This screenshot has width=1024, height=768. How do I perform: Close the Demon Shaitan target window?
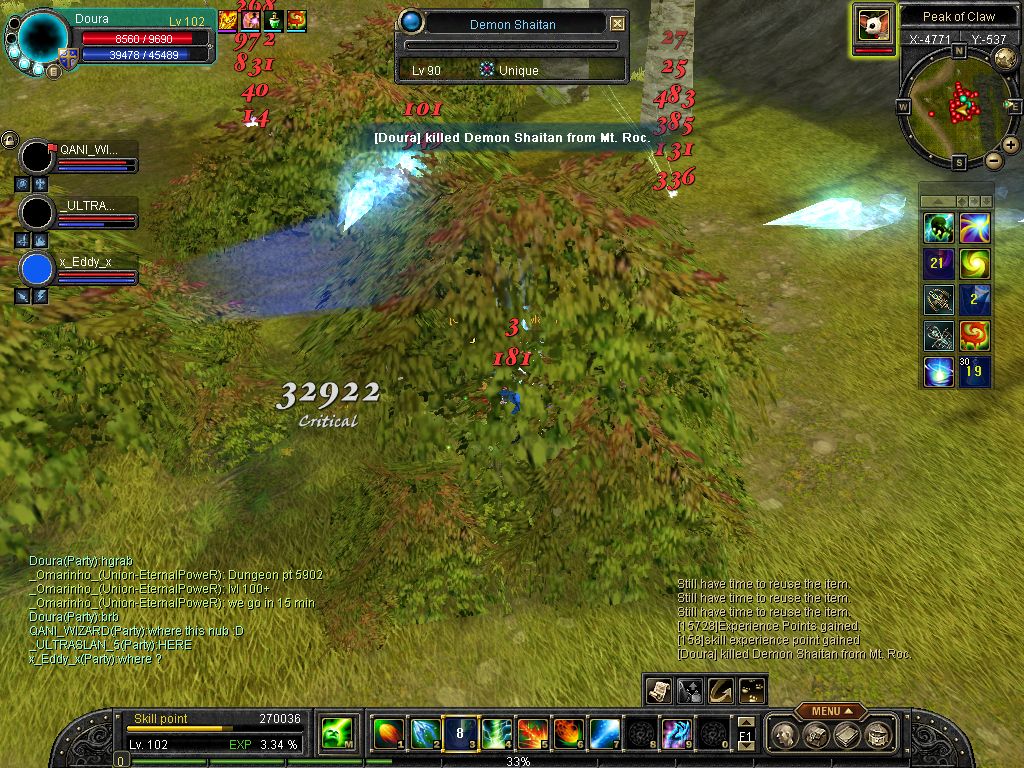tap(617, 23)
